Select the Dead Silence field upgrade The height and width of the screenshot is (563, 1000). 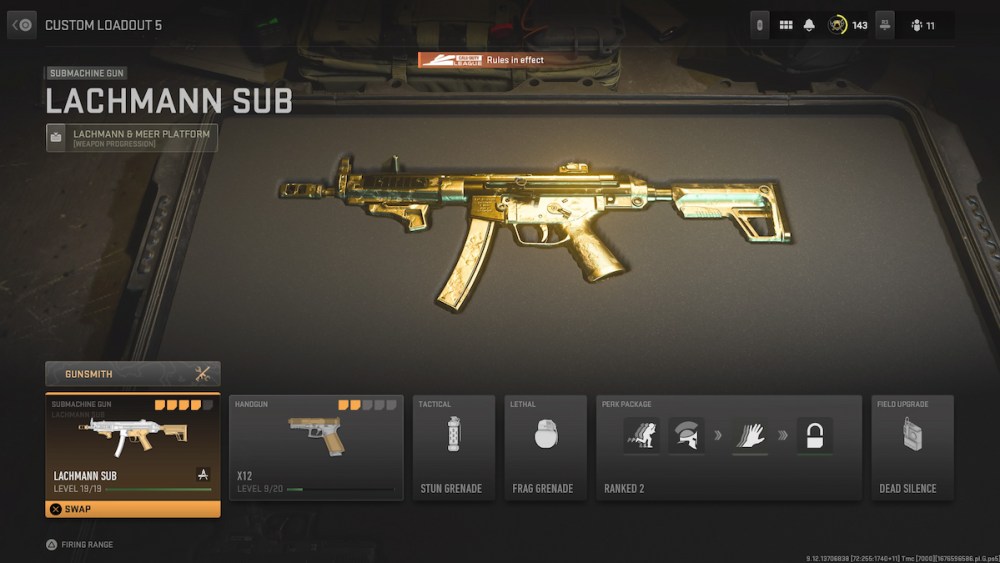(912, 447)
